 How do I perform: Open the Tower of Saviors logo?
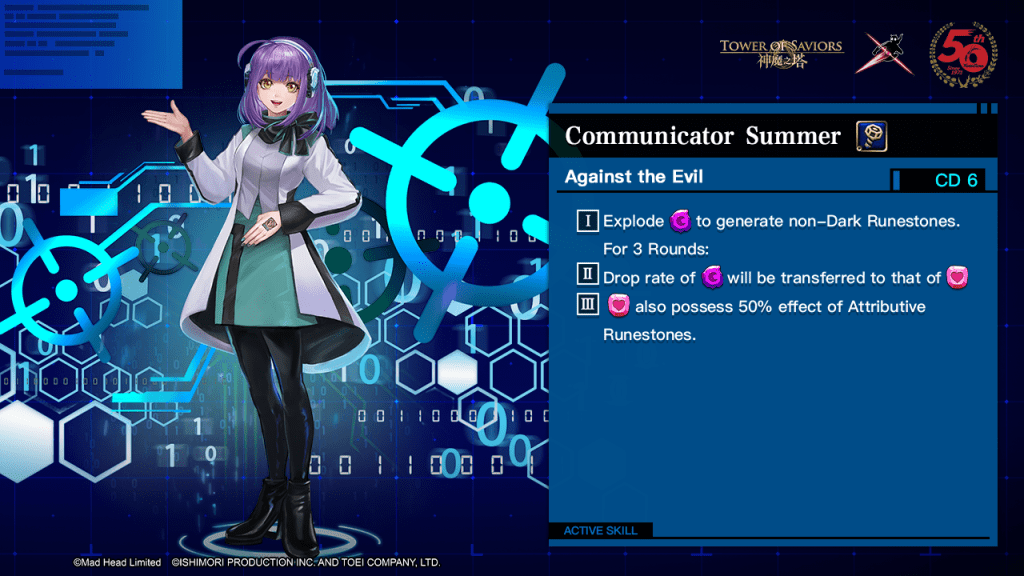click(781, 51)
